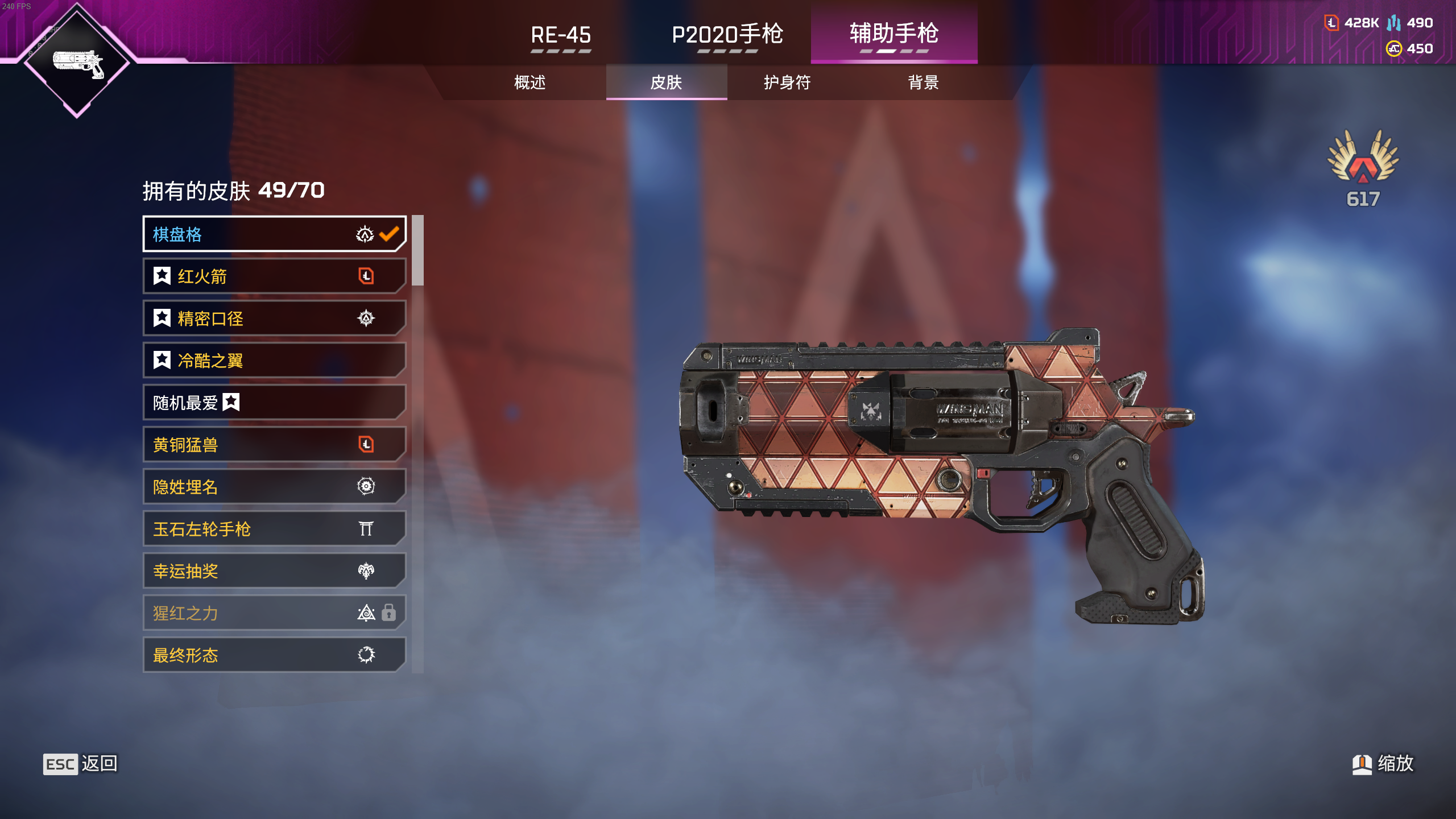Select the 最终形态 skin
This screenshot has width=1456, height=819.
pyautogui.click(x=274, y=655)
